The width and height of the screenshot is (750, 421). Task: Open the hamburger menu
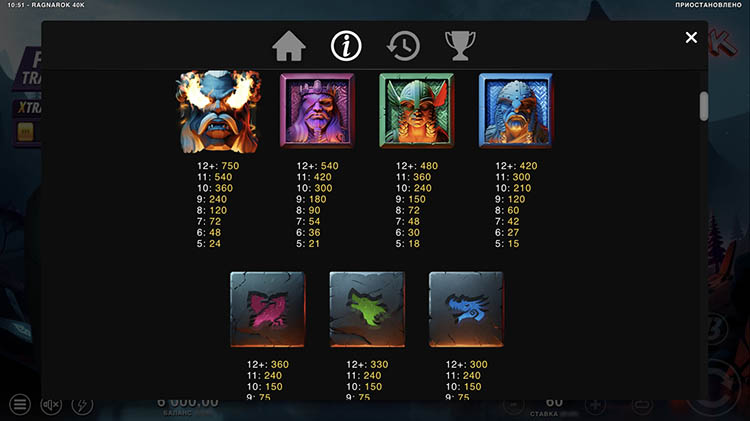[x=19, y=404]
